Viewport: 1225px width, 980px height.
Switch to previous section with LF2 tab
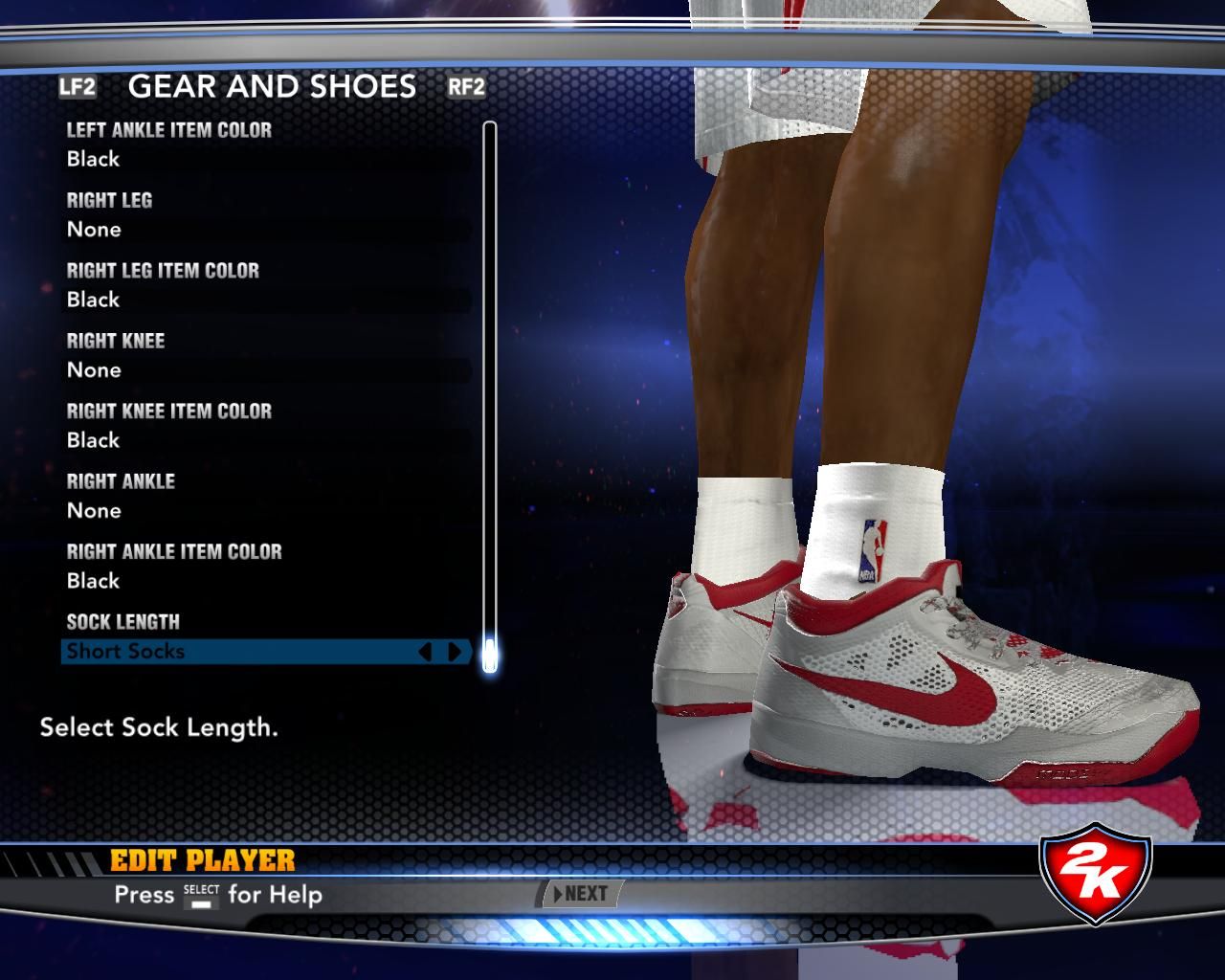coord(78,87)
